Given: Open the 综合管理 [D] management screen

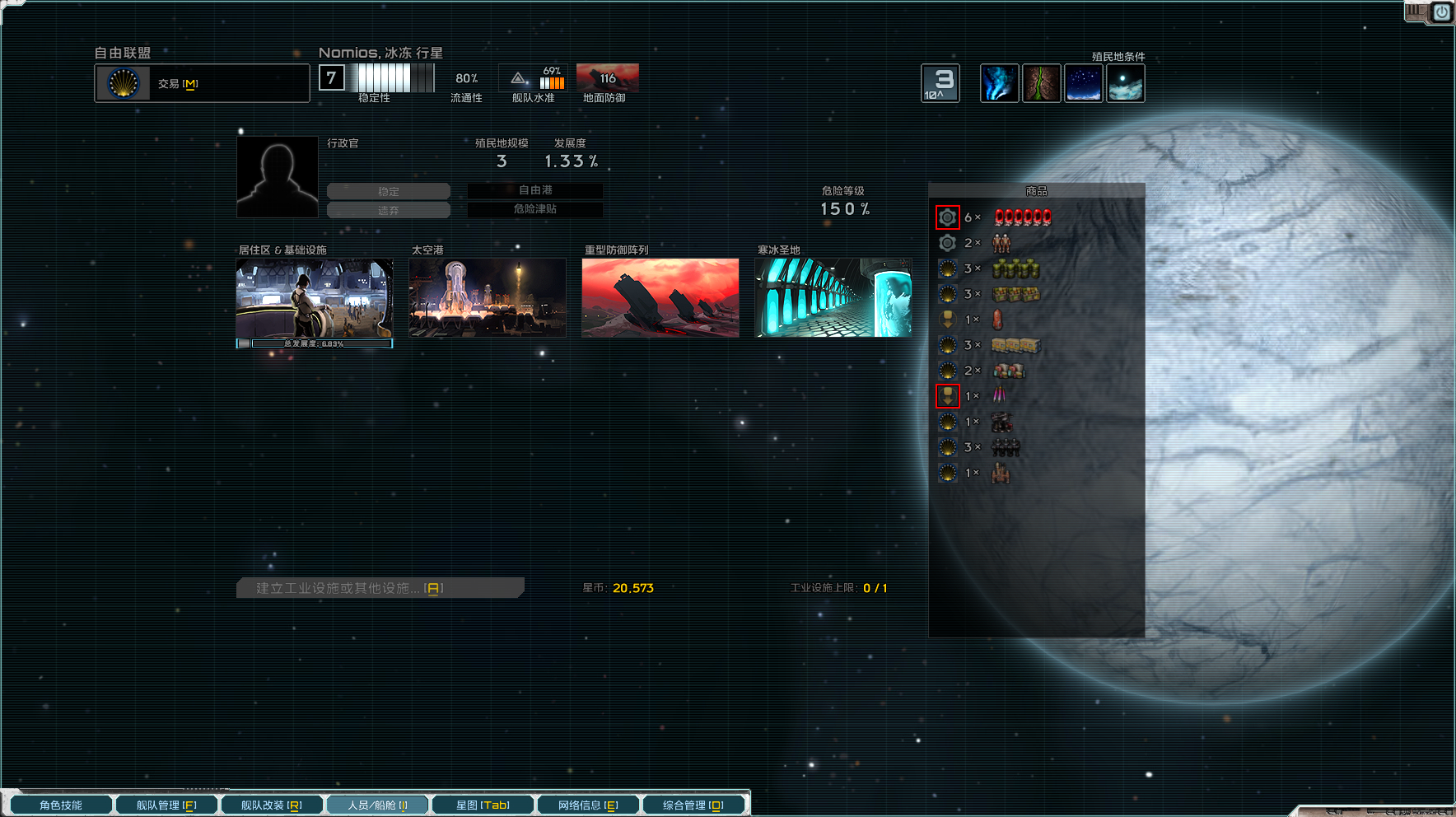Looking at the screenshot, I should tap(694, 805).
